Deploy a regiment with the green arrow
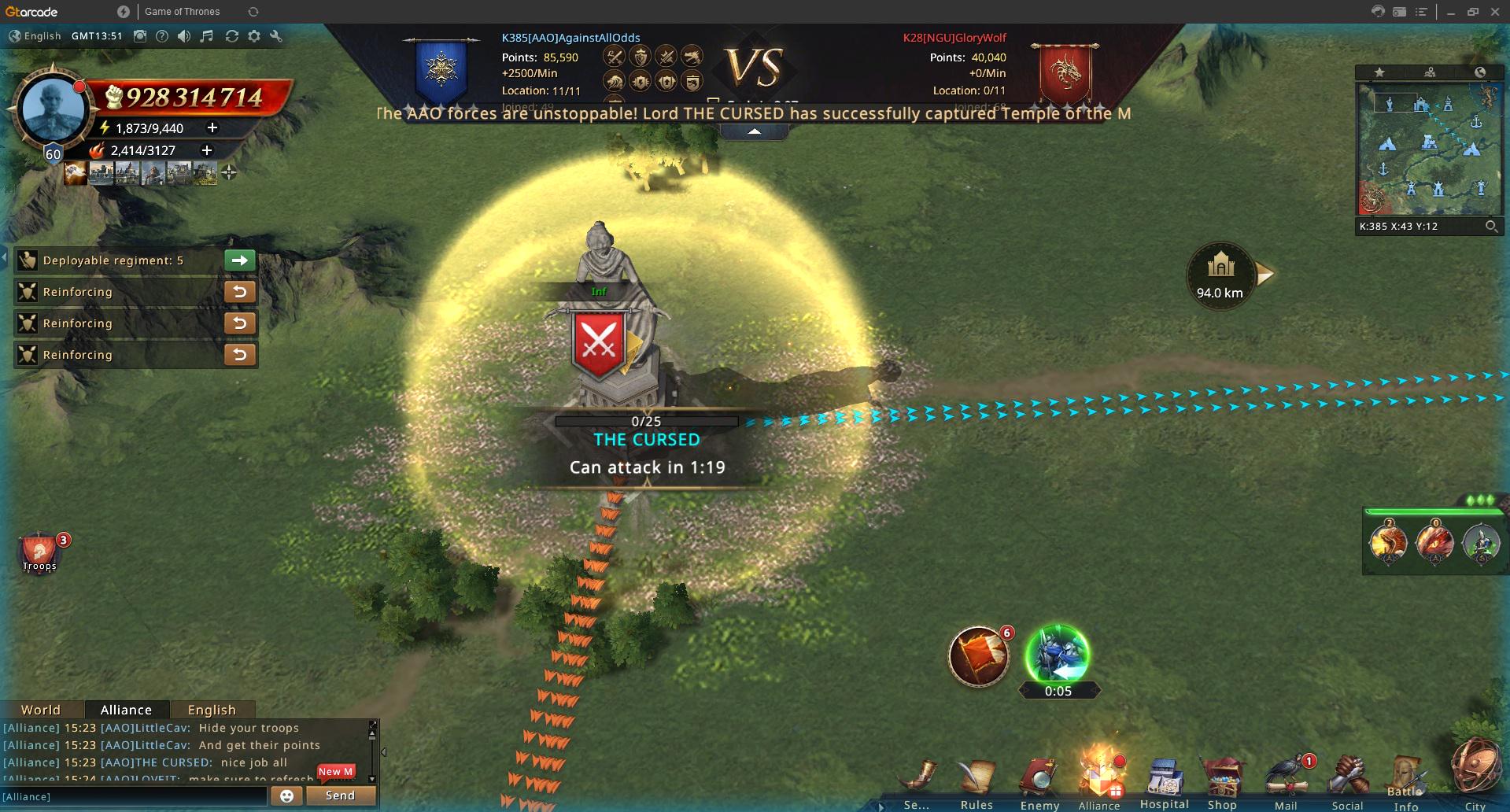Screen dimensions: 1510x812 240,260
